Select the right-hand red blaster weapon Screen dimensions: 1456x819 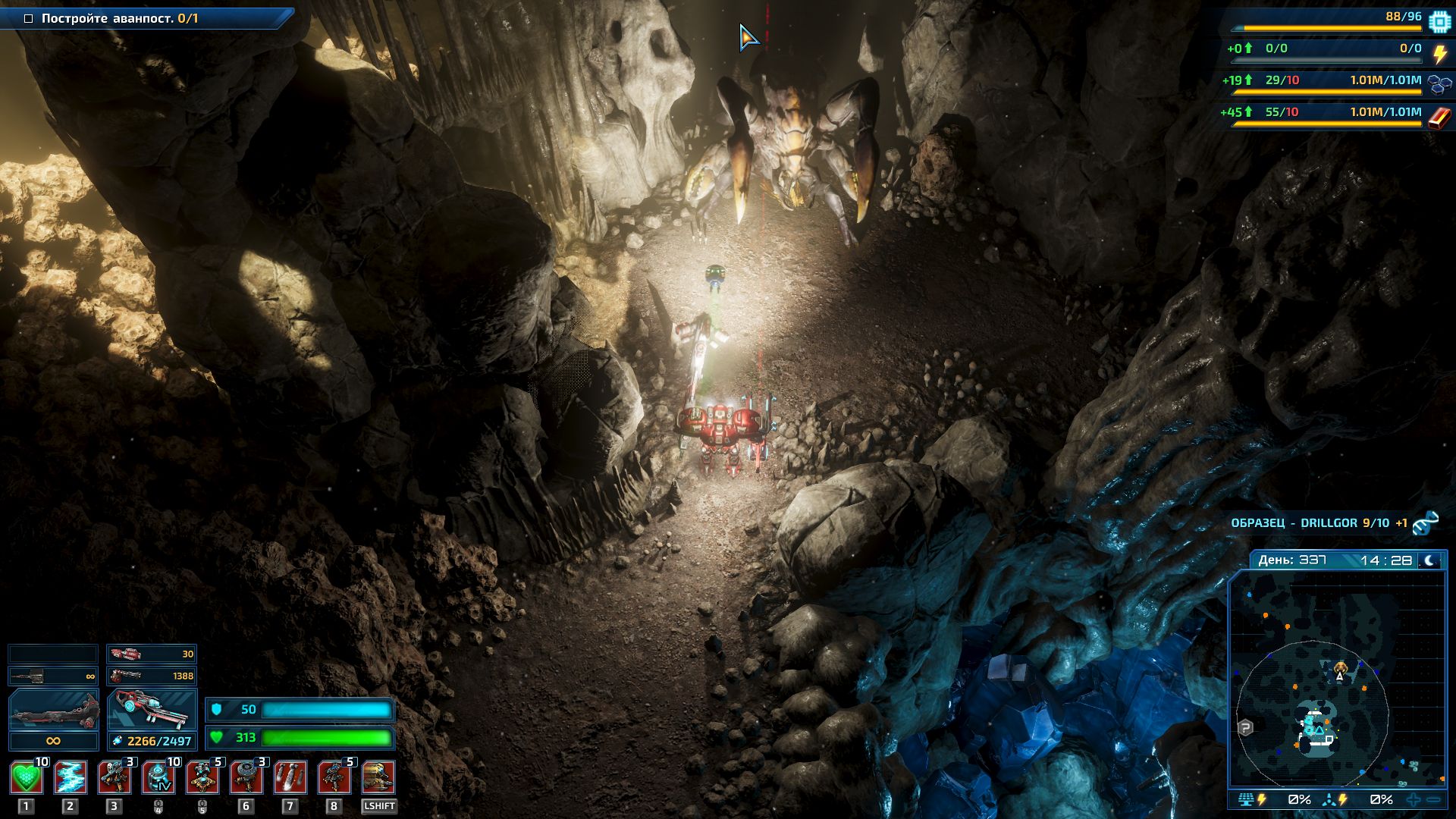point(152,711)
